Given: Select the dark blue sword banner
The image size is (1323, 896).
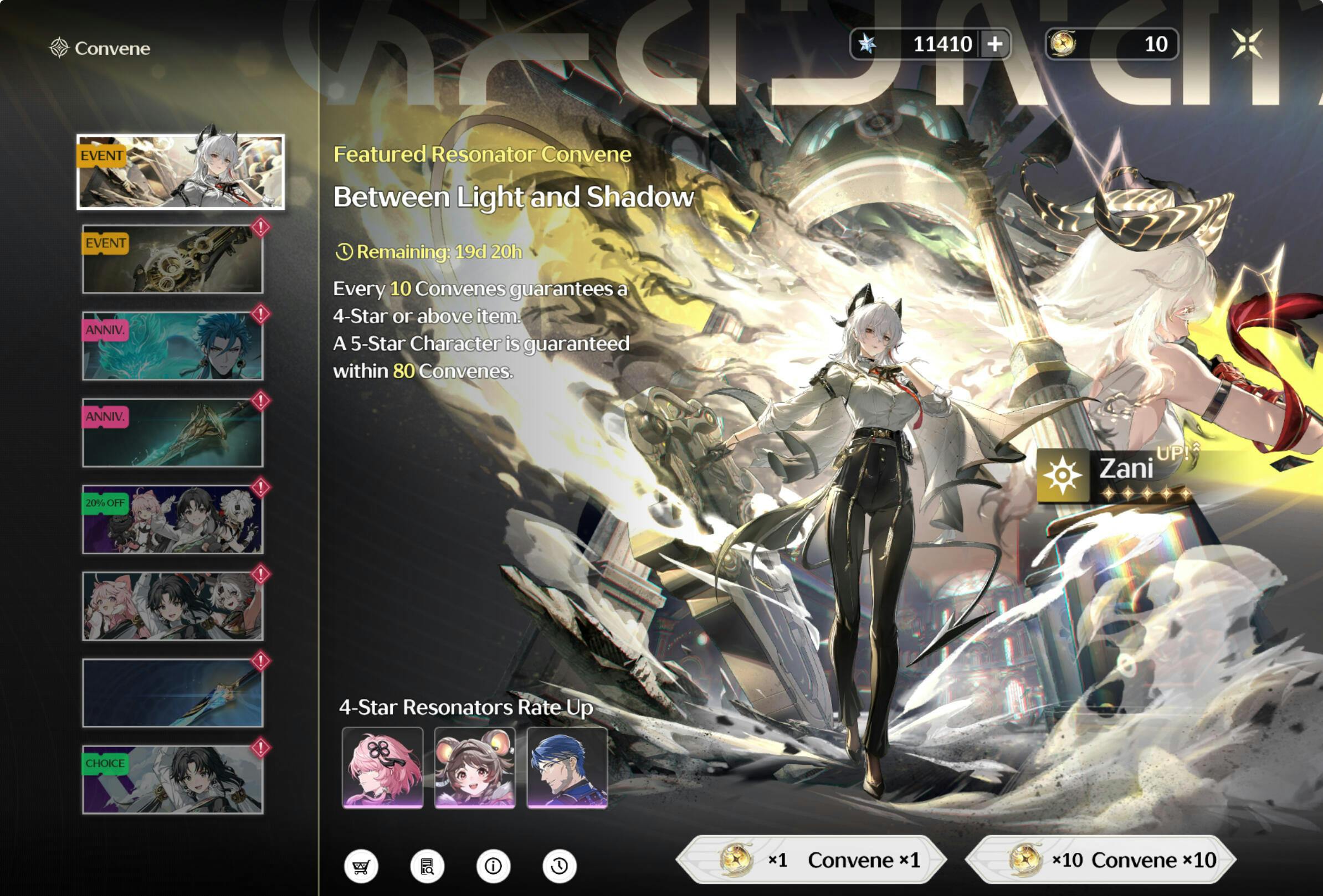Looking at the screenshot, I should pyautogui.click(x=172, y=693).
